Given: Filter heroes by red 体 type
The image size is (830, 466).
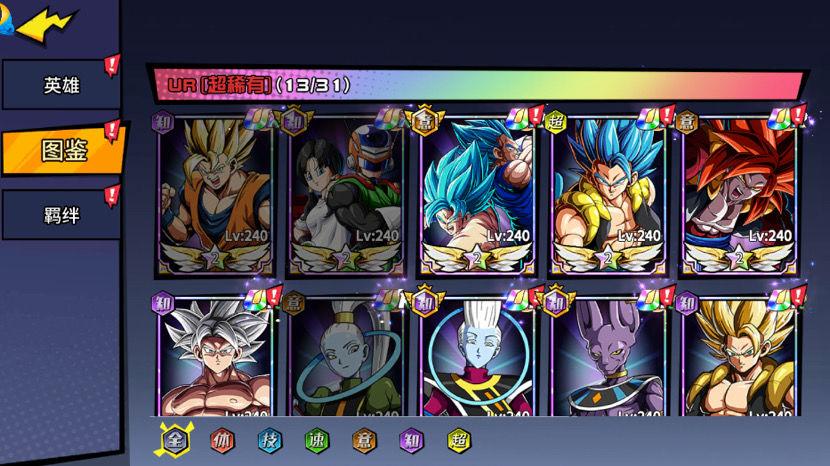Looking at the screenshot, I should [222, 440].
